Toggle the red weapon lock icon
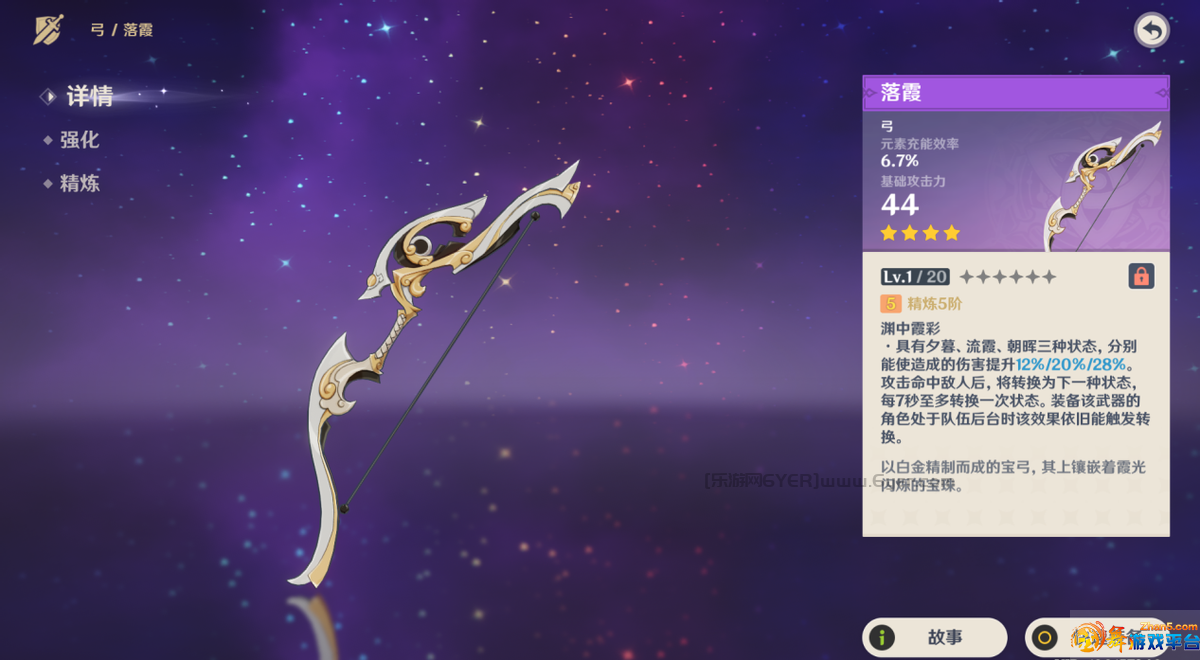 (x=1141, y=276)
